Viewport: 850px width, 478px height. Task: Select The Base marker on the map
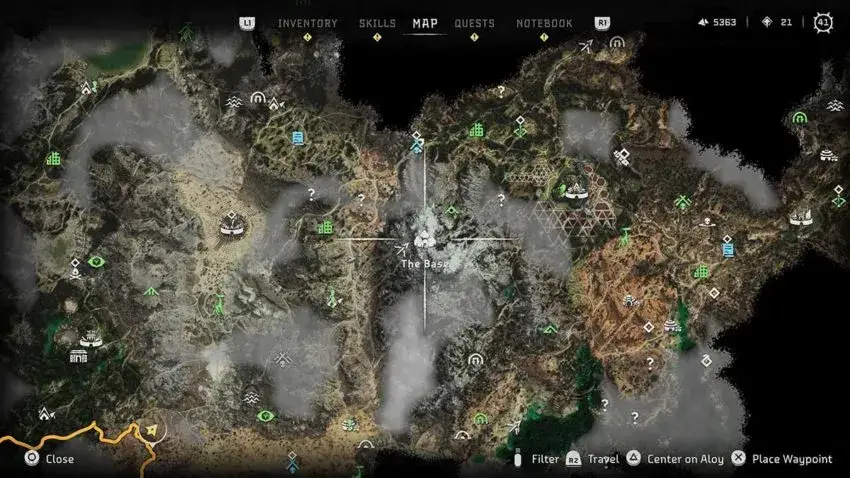(425, 240)
